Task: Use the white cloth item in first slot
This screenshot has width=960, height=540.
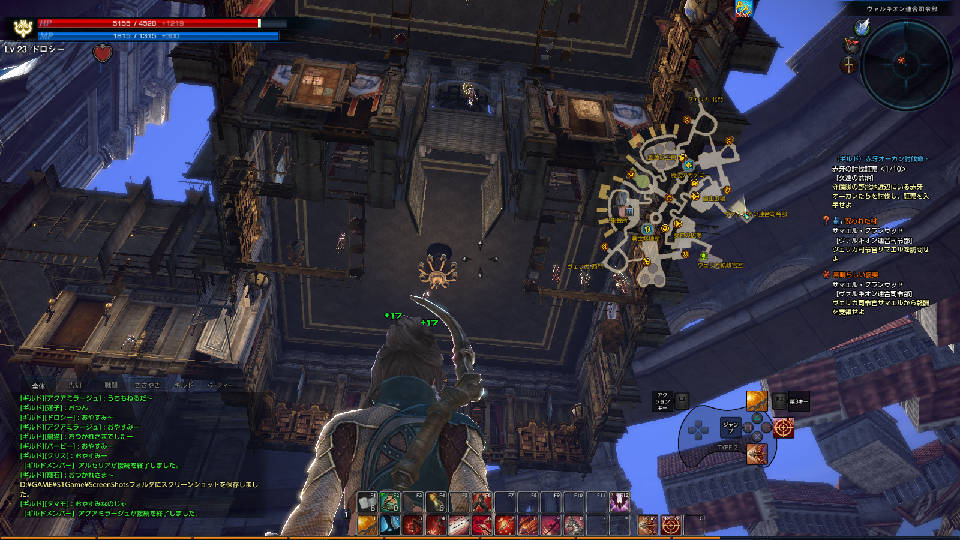Action: pyautogui.click(x=367, y=503)
